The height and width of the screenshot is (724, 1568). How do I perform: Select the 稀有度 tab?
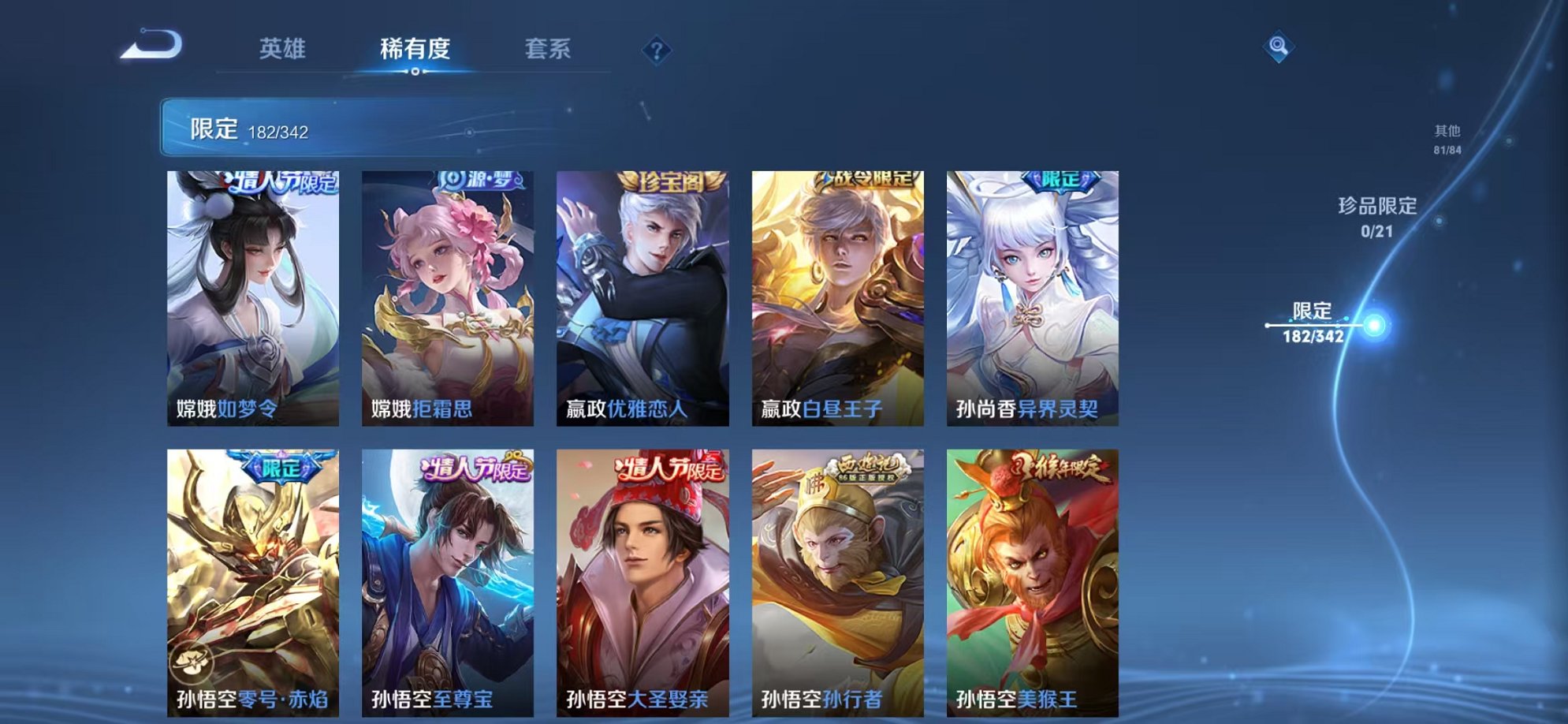coord(416,49)
